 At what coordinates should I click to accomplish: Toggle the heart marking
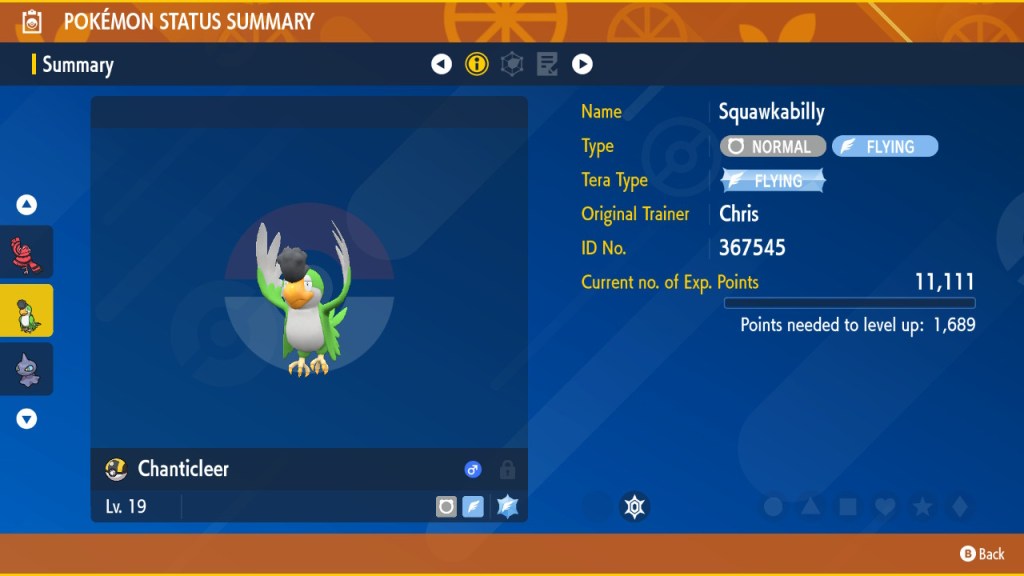(885, 507)
